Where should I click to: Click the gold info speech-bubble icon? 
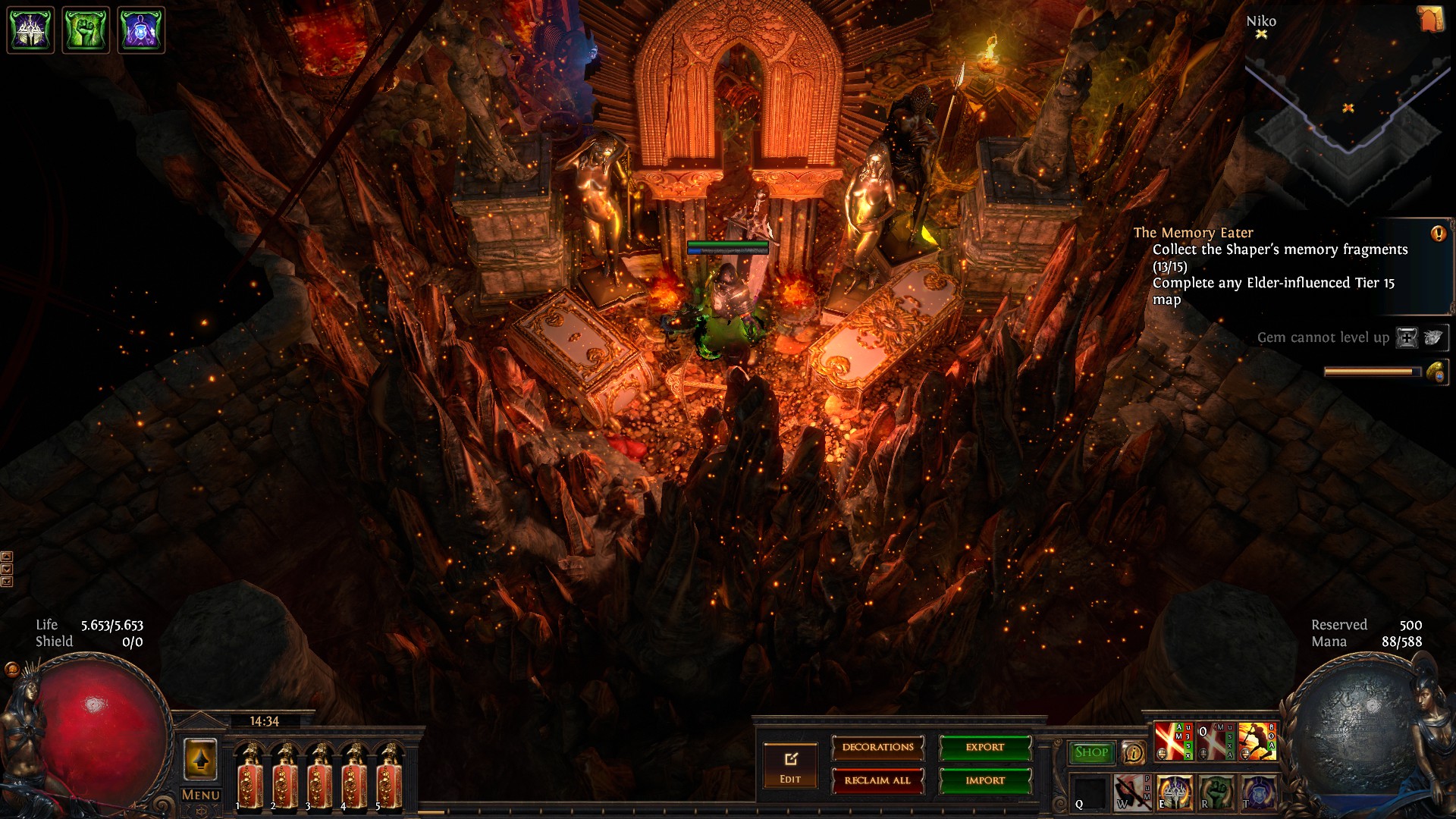pos(1134,752)
